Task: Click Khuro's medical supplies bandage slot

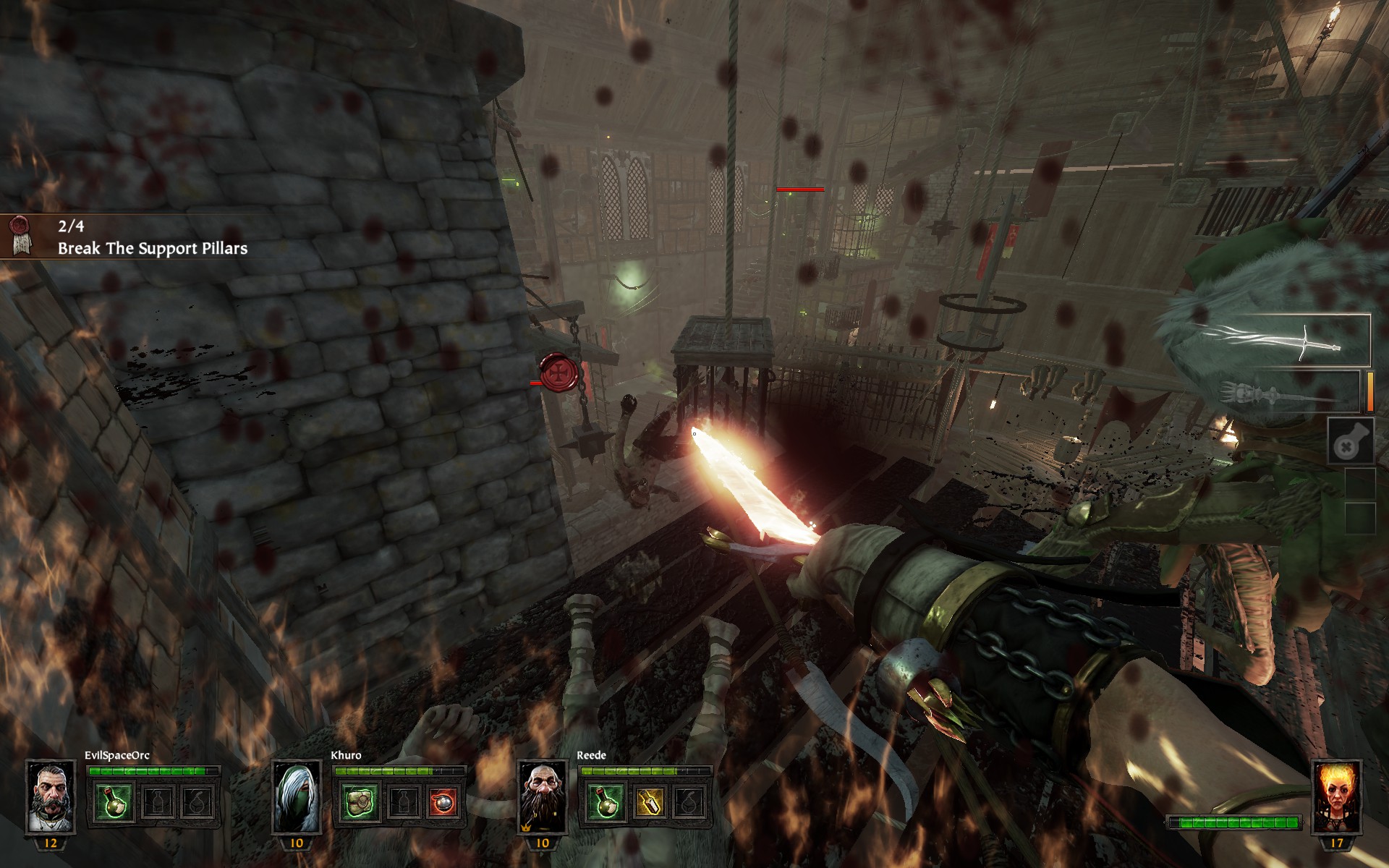Action: tap(360, 801)
